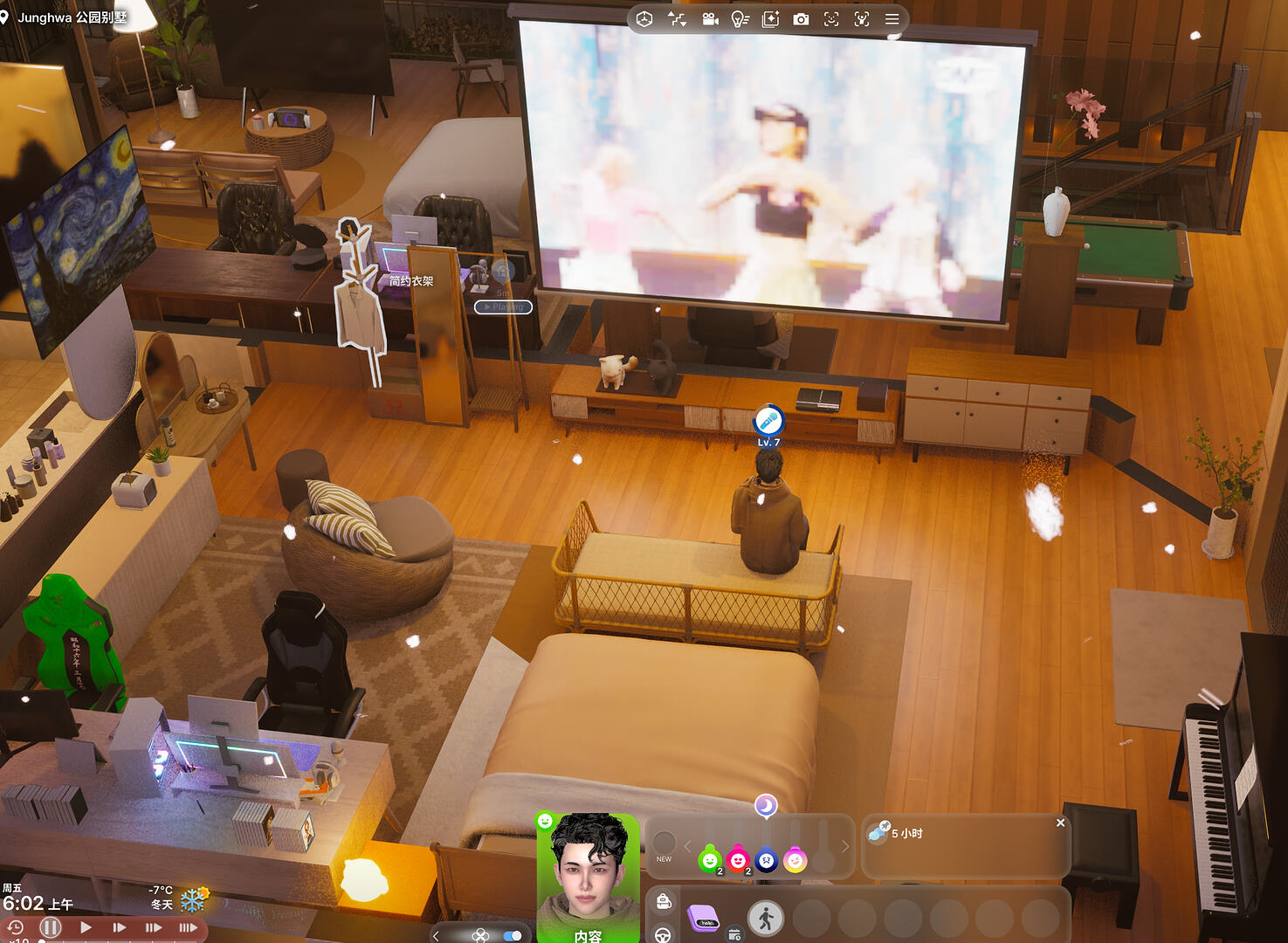Click the 3D cube build mode icon

tap(644, 19)
